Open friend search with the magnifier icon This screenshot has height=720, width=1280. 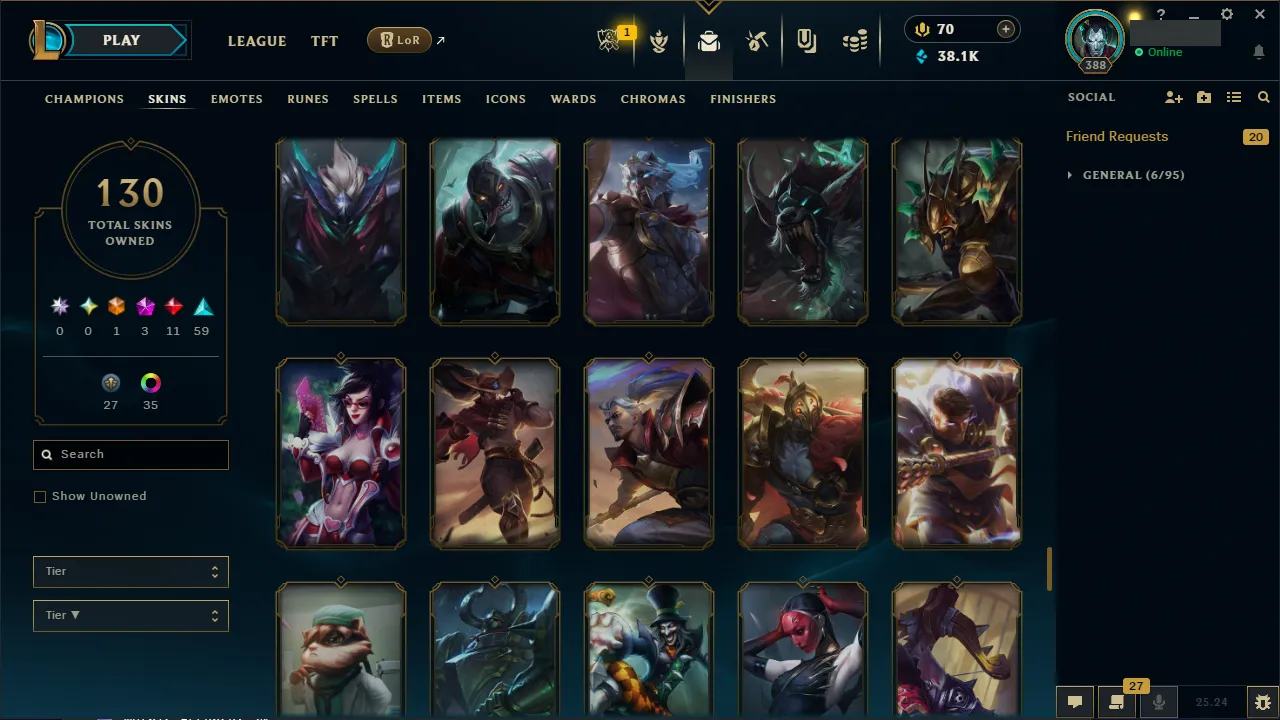pyautogui.click(x=1263, y=97)
